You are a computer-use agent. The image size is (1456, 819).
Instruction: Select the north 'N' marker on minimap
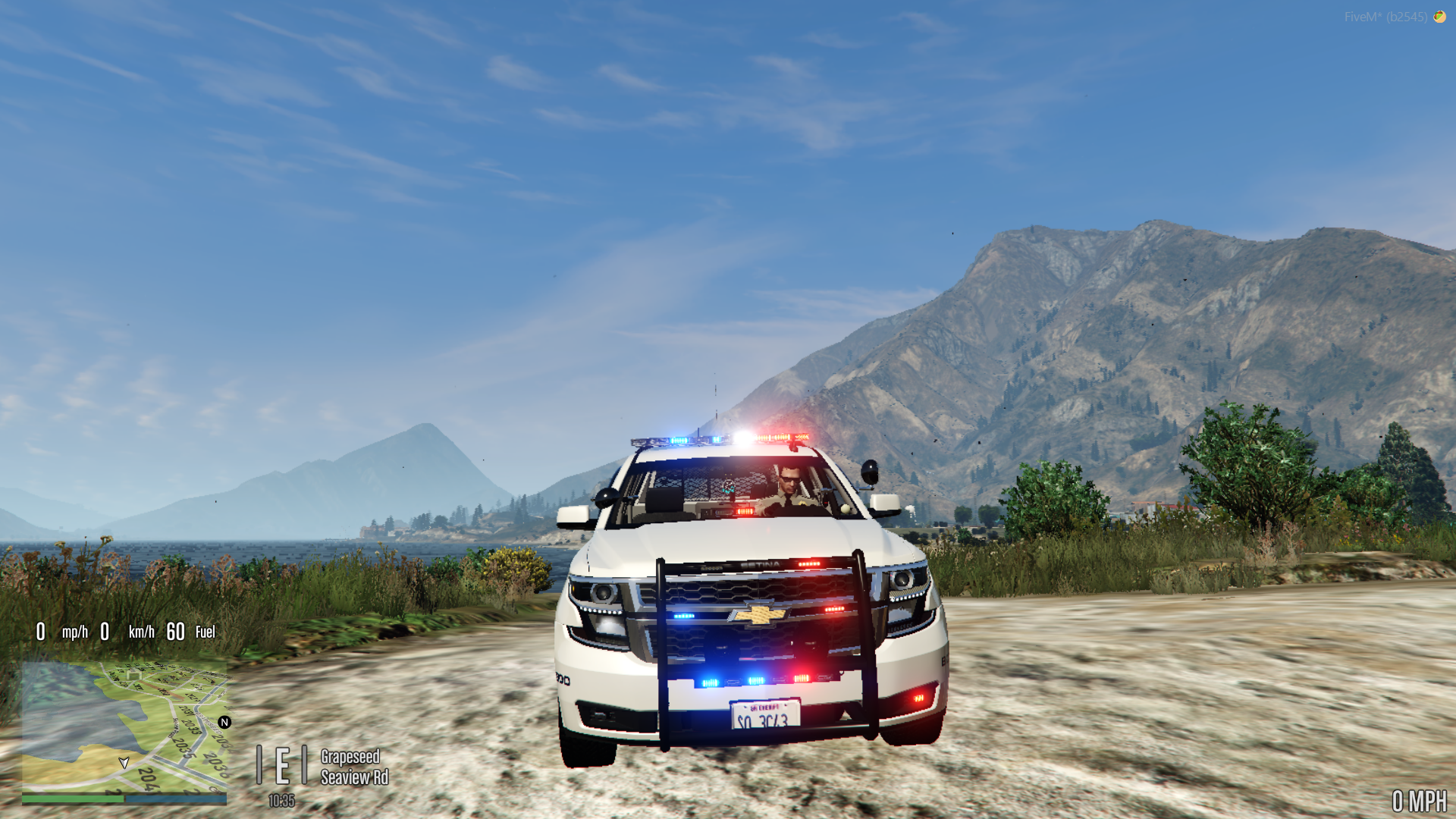[x=224, y=722]
